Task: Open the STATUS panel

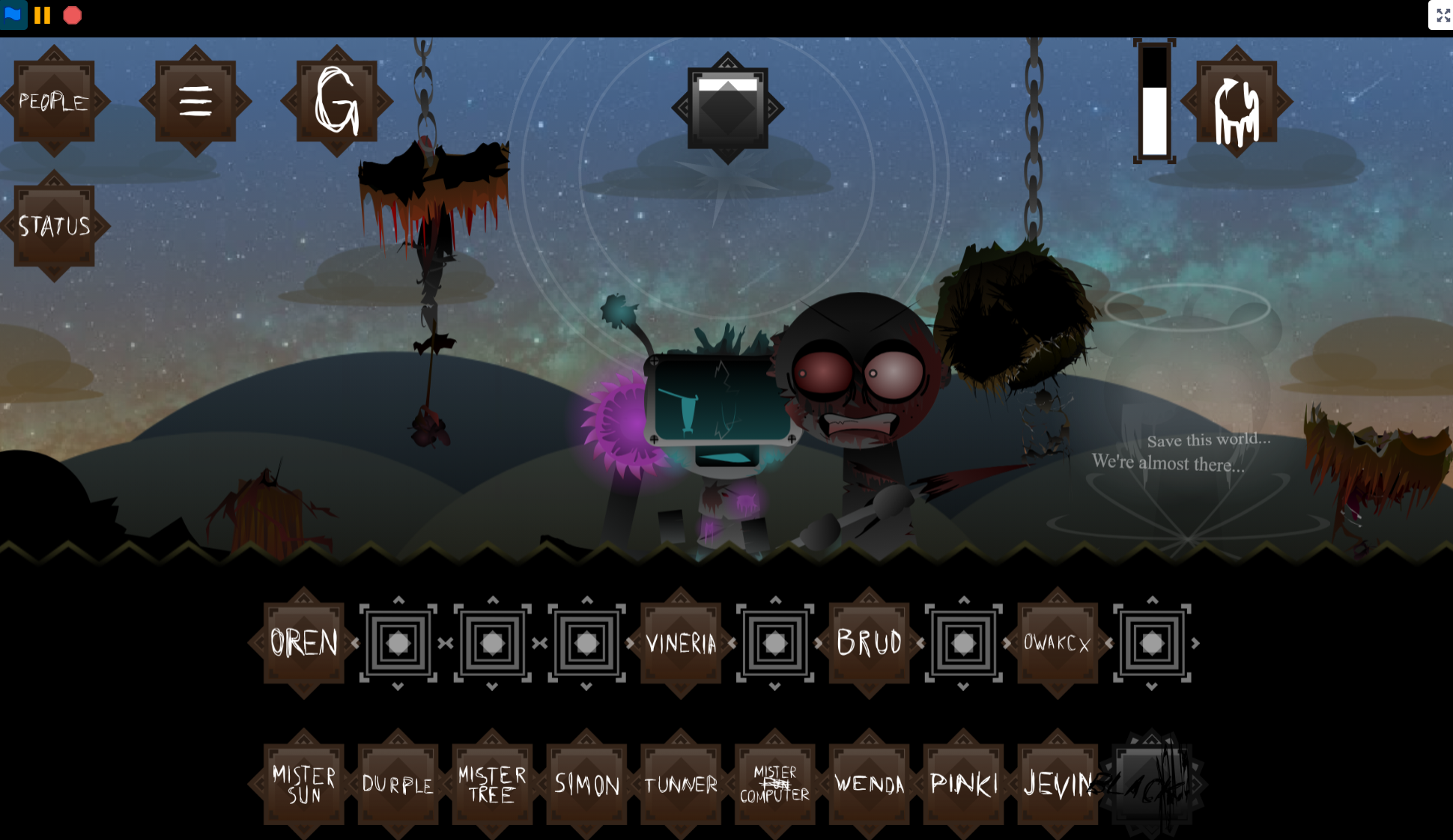Action: pos(54,225)
